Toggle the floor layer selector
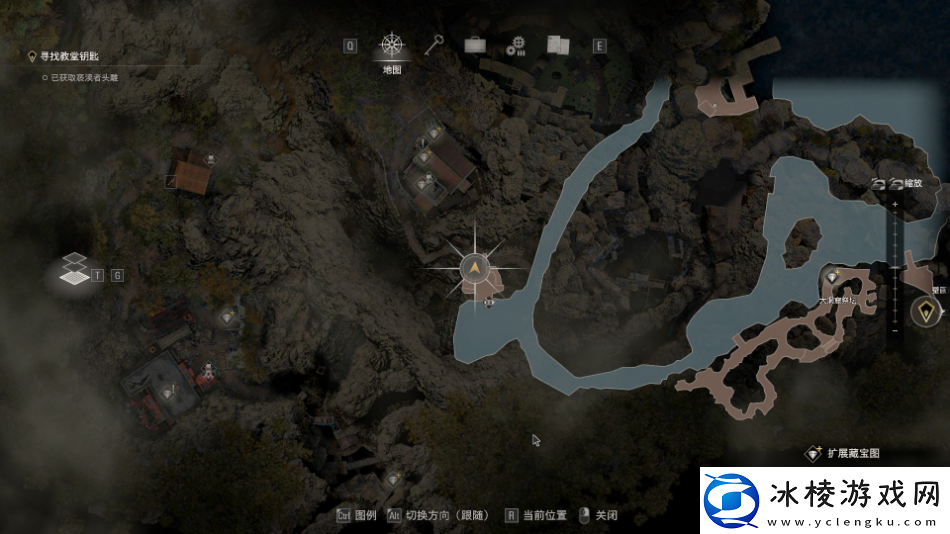Screen dimensions: 950x534 73,269
